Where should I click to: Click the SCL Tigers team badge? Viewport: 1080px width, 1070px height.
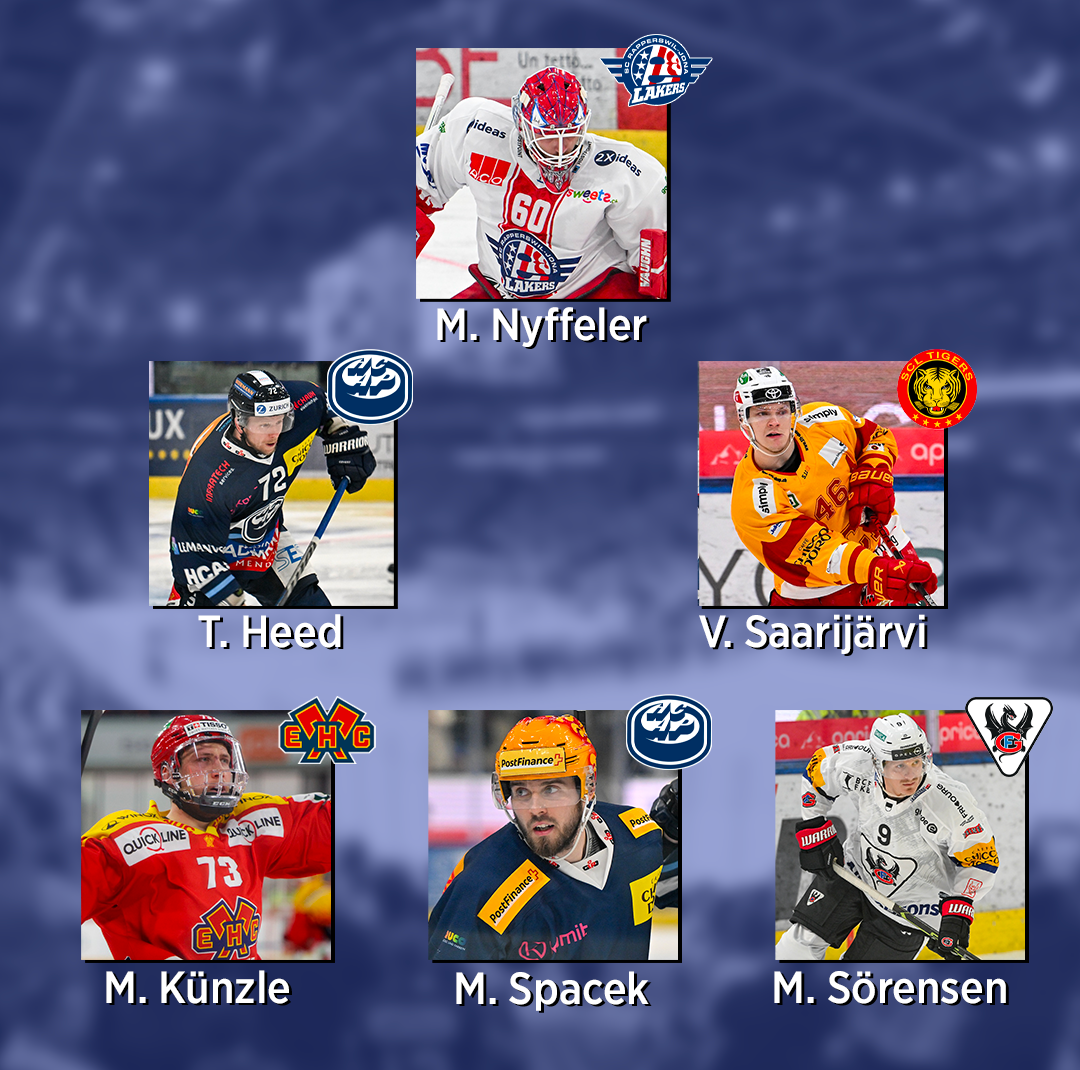937,389
